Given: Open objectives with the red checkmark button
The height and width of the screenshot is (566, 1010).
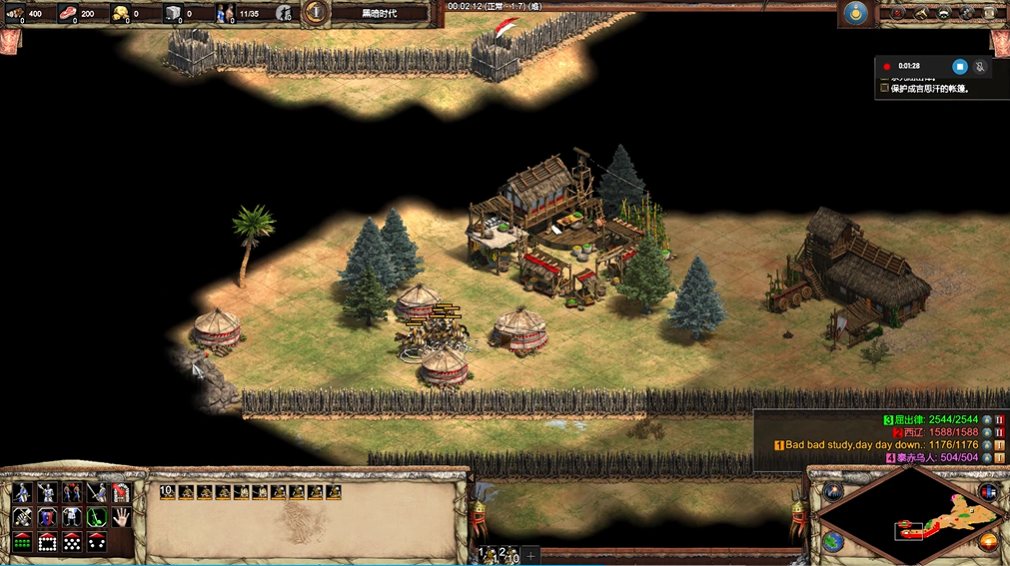Looking at the screenshot, I should [897, 13].
